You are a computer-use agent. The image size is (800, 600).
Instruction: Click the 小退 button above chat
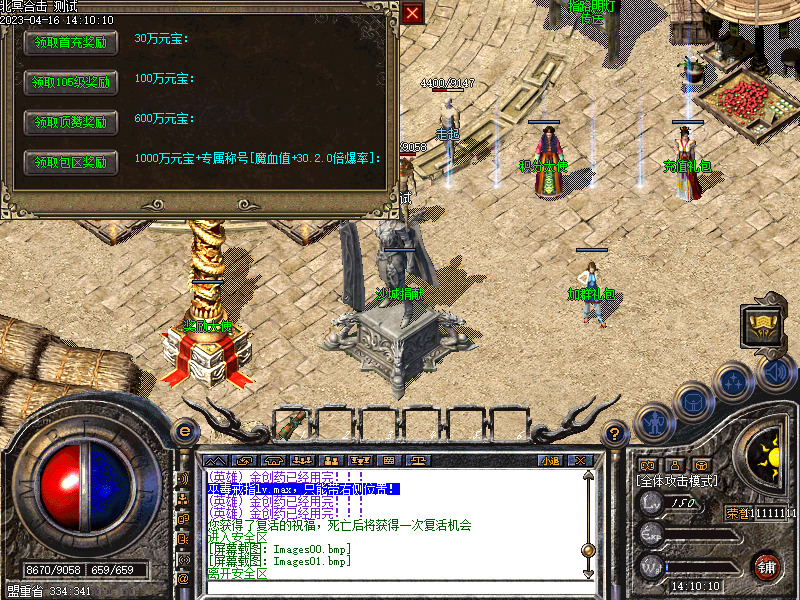click(x=549, y=460)
